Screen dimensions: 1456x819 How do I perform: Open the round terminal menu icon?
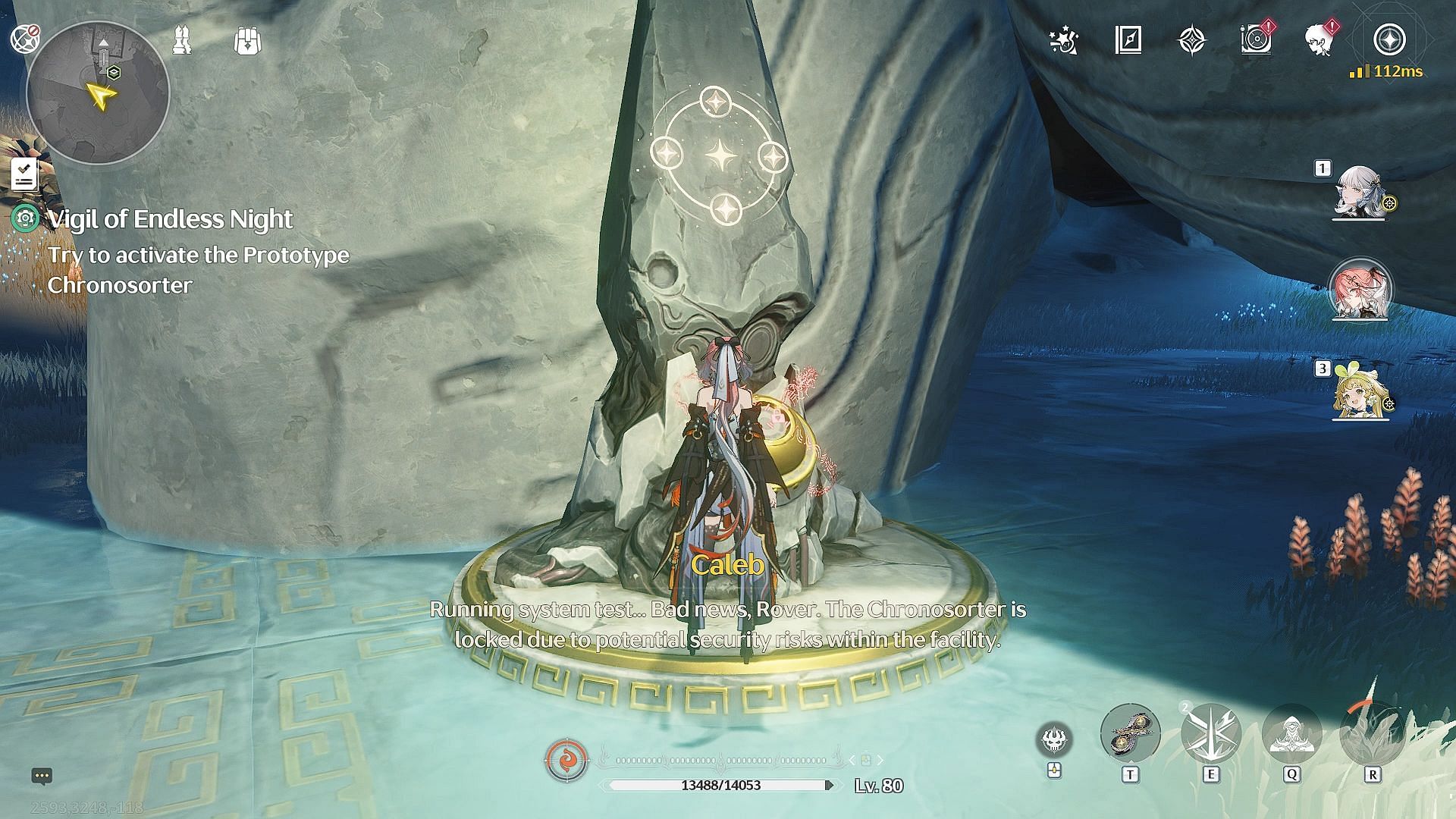tap(1389, 40)
